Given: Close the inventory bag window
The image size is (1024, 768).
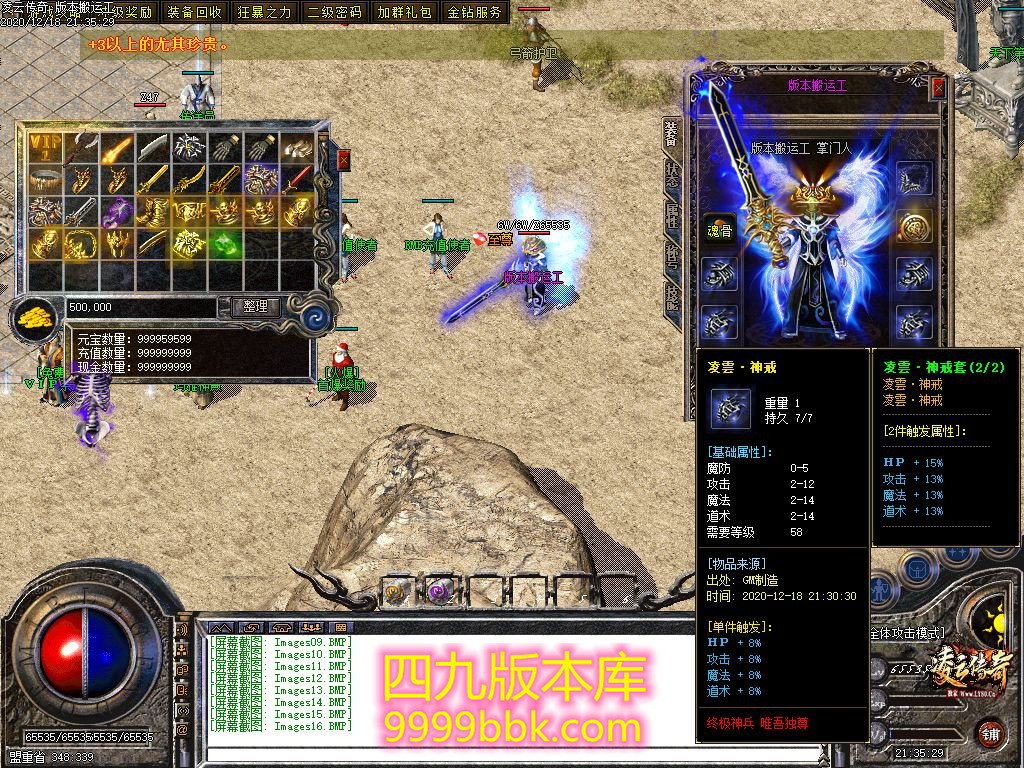Looking at the screenshot, I should click(x=344, y=160).
